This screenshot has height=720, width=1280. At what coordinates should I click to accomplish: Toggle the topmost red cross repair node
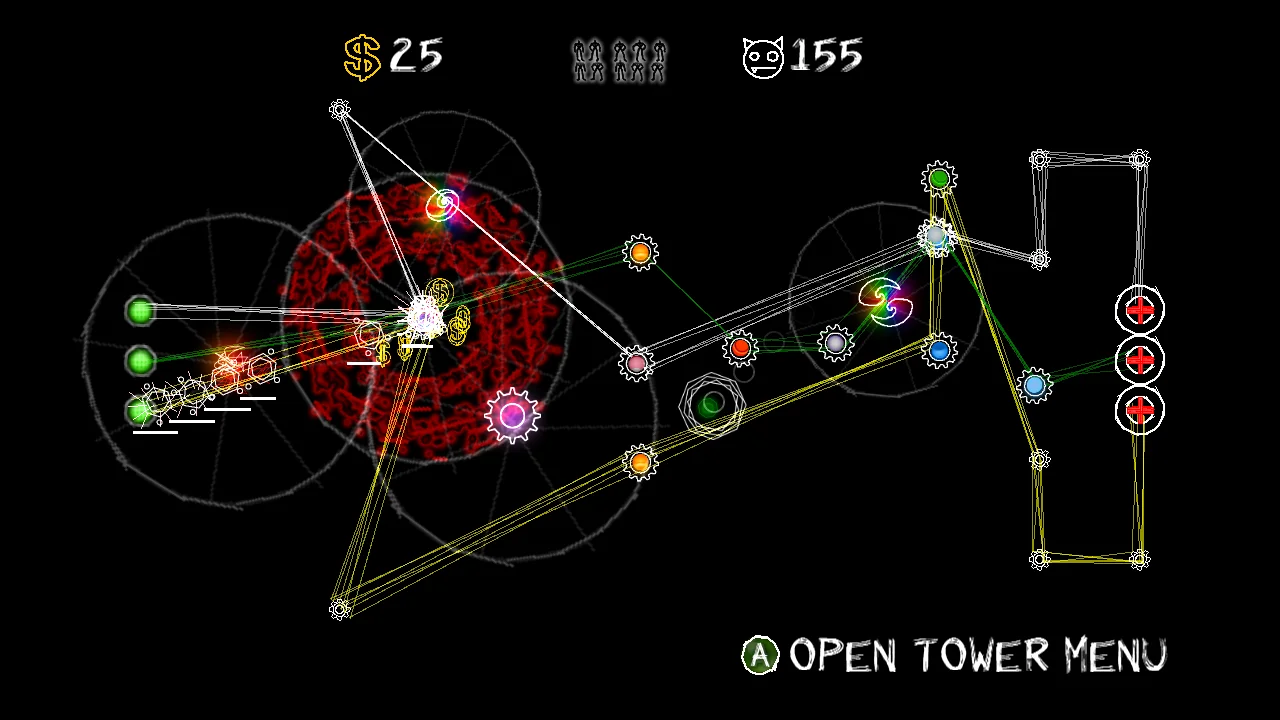[x=1139, y=311]
